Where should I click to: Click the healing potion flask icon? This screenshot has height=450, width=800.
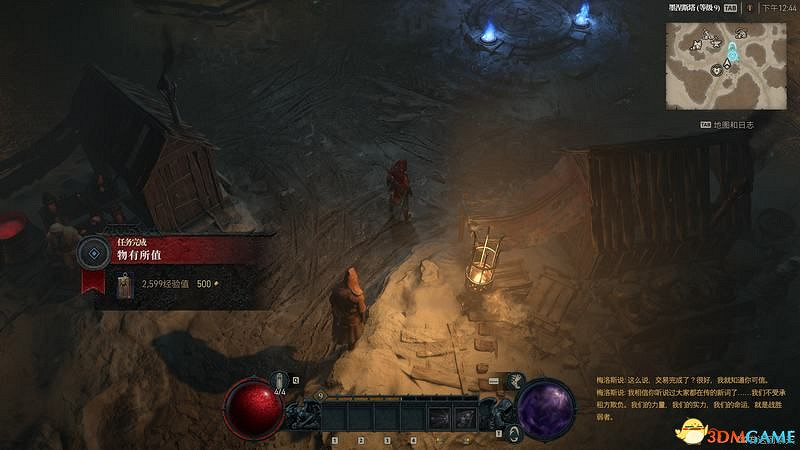point(281,381)
